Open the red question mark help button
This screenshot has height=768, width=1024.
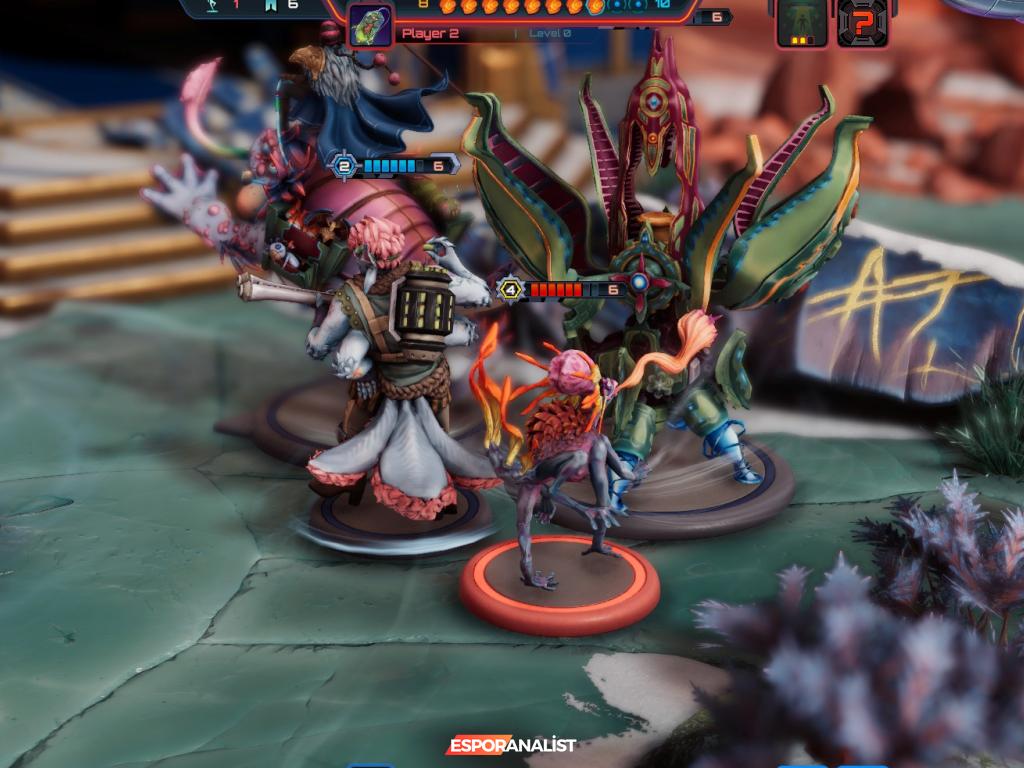[862, 22]
